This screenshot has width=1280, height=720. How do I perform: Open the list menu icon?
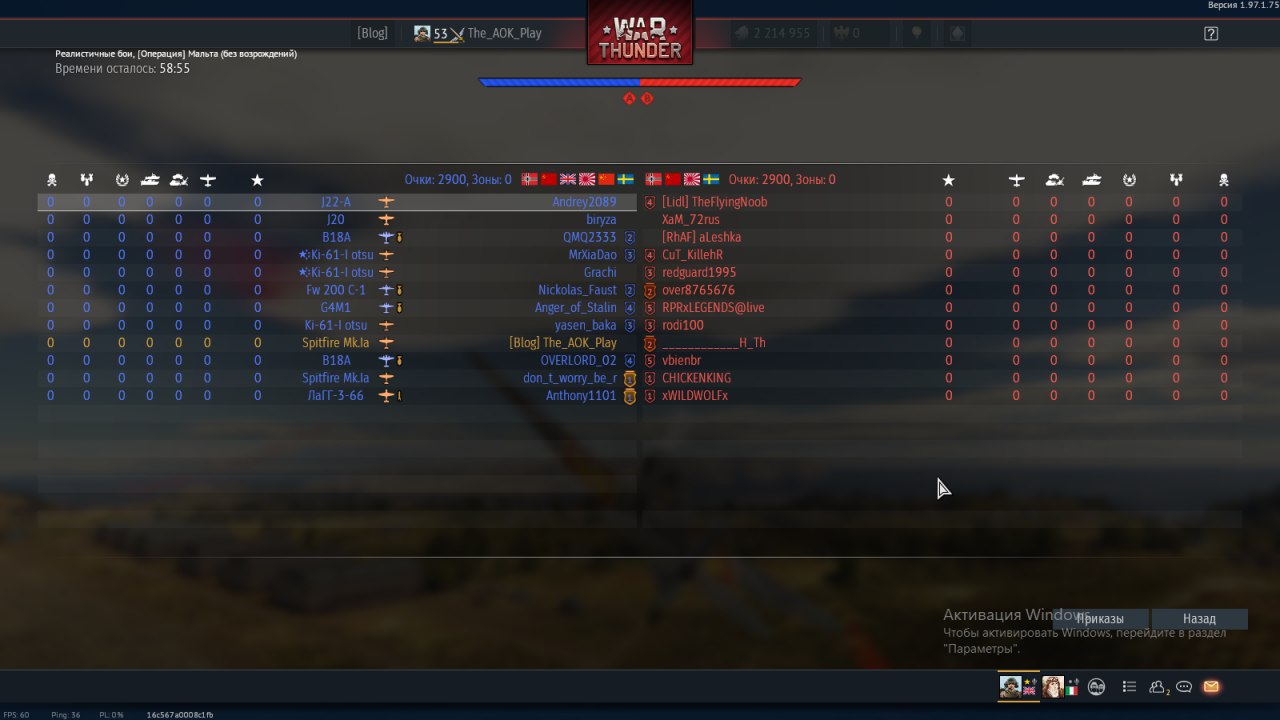tap(1129, 687)
